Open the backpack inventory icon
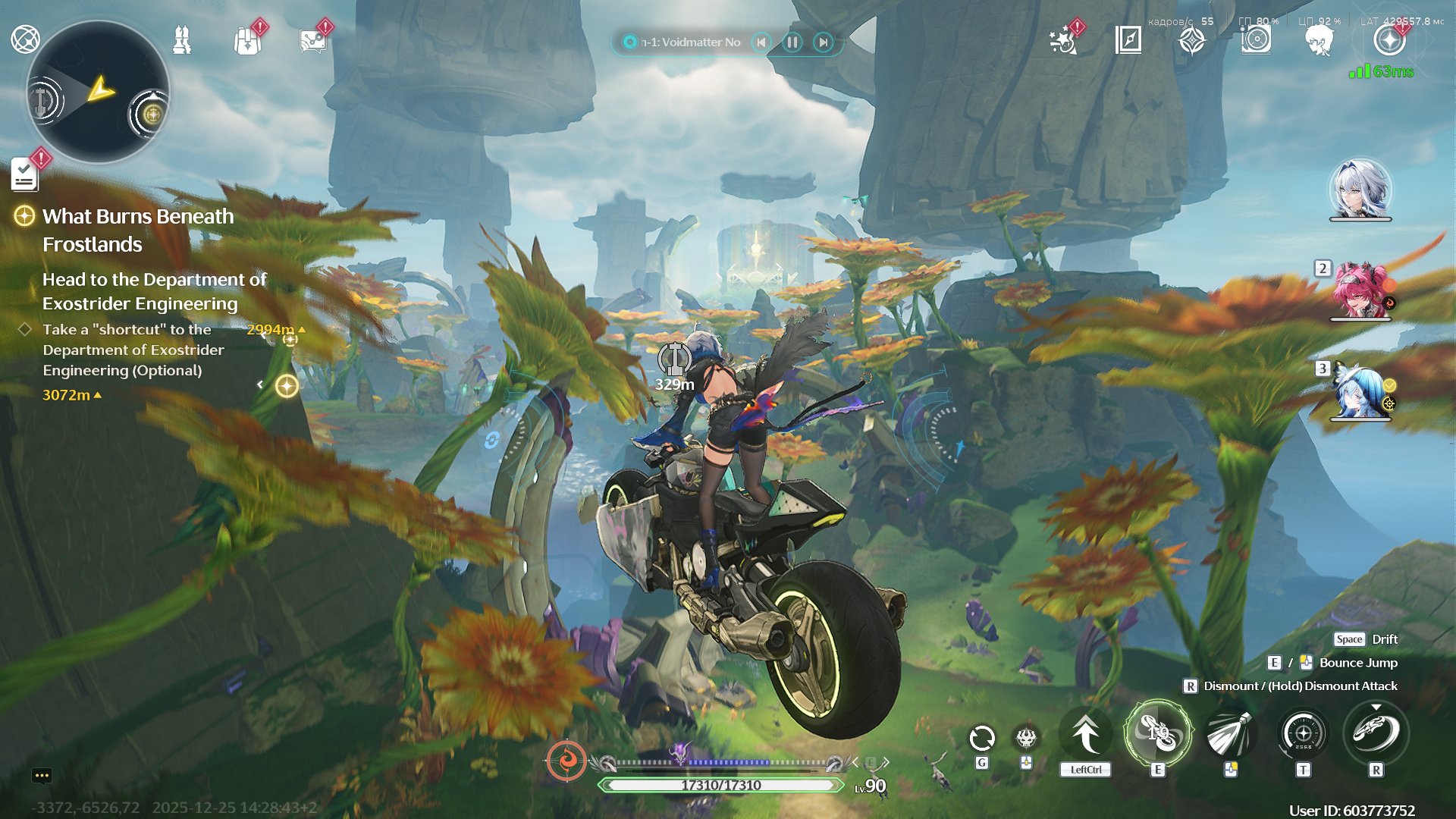 coord(247,41)
